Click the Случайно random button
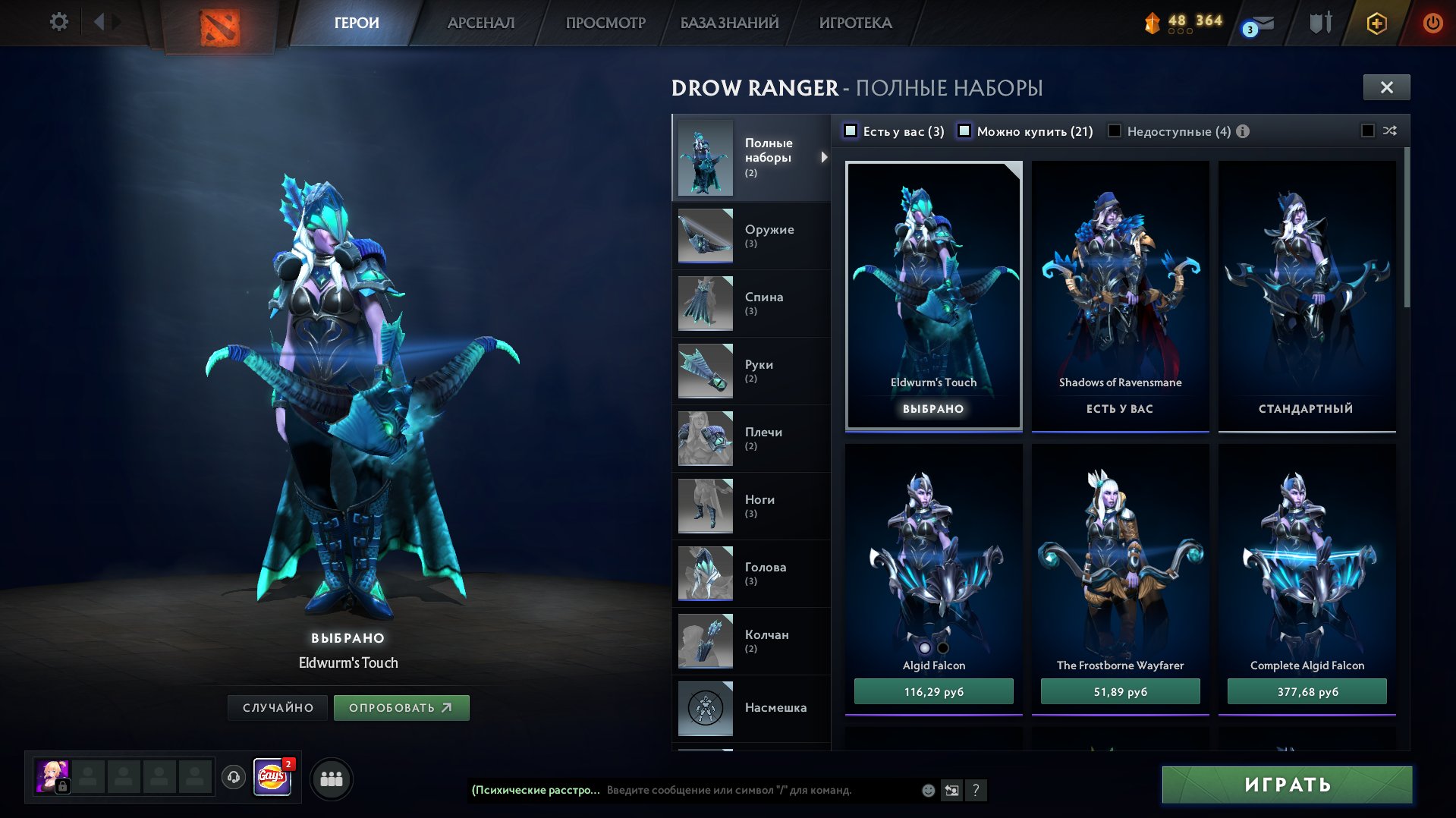 [x=278, y=707]
